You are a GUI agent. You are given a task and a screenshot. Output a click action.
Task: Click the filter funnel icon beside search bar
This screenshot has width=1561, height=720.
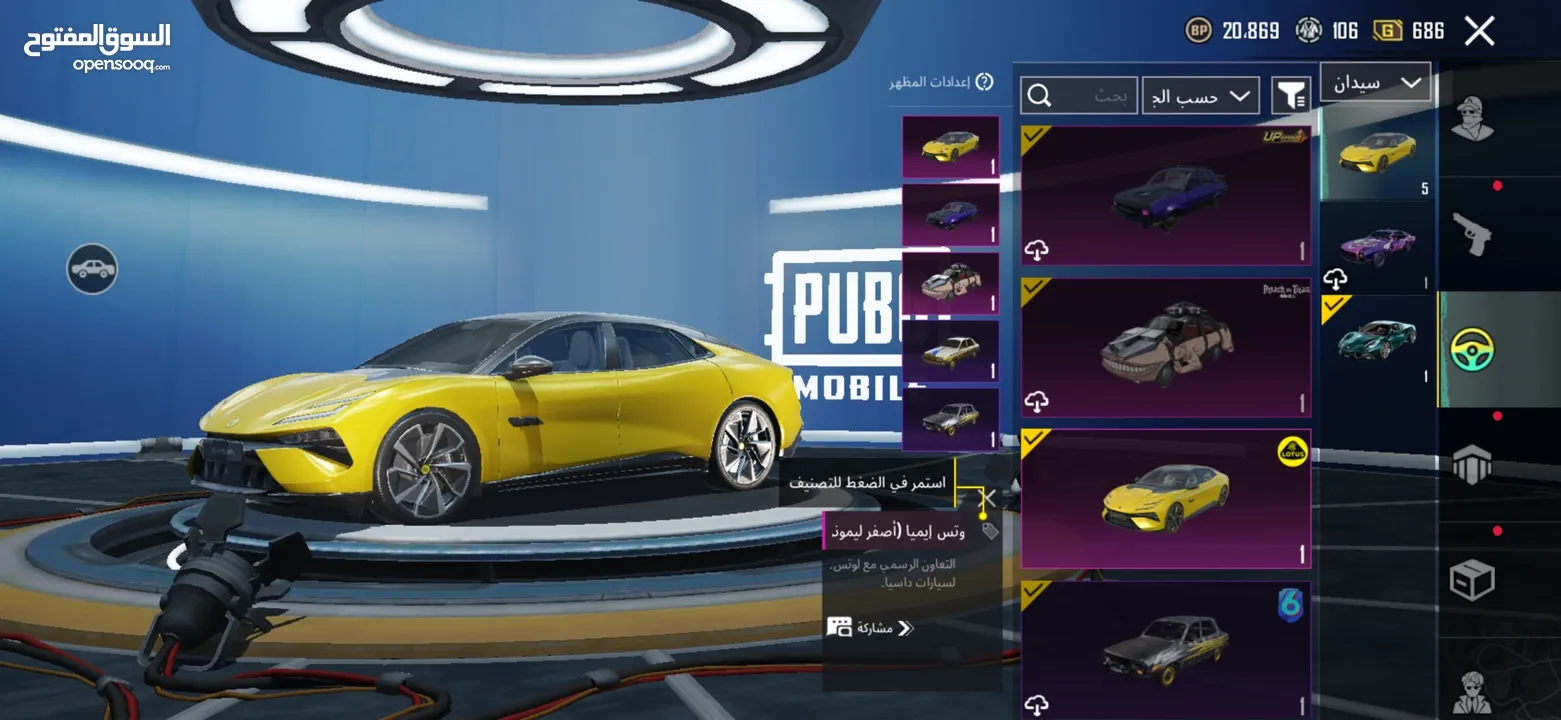tap(1291, 95)
